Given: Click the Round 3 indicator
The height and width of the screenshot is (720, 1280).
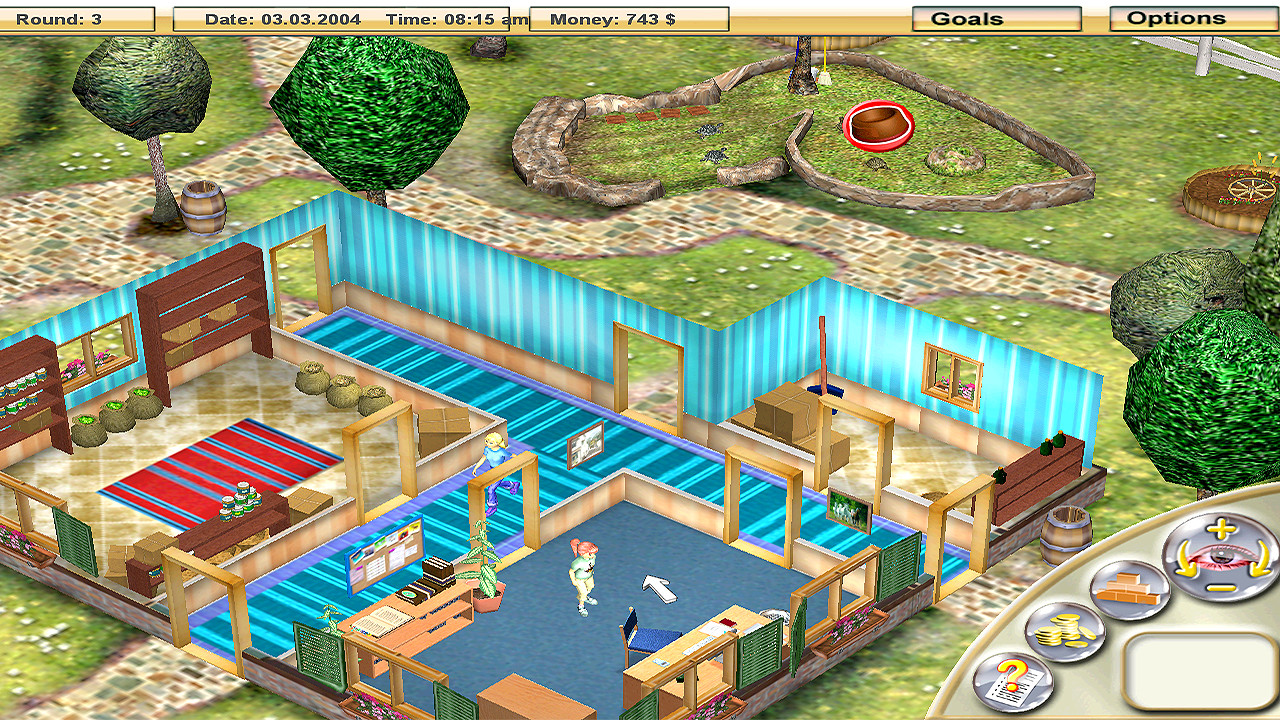Looking at the screenshot, I should coord(57,16).
